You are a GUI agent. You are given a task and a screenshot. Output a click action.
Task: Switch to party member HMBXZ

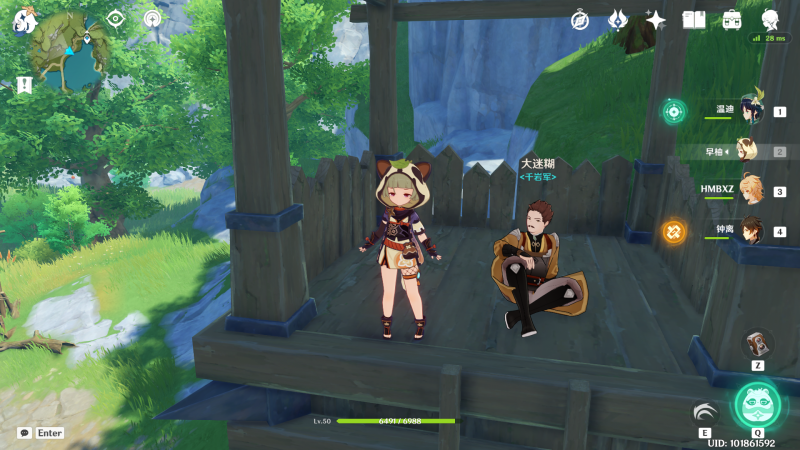click(750, 191)
